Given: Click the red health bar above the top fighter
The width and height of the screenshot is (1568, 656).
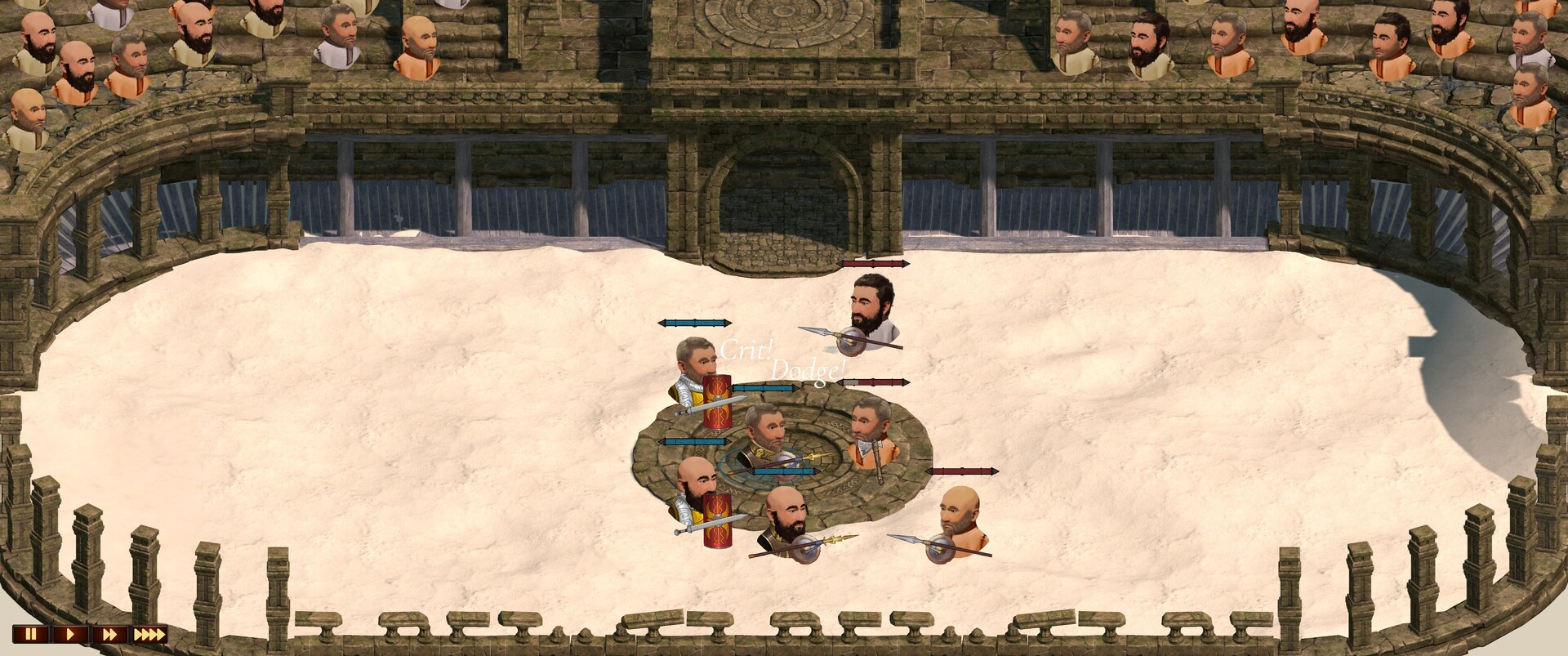Looking at the screenshot, I should click(x=874, y=263).
